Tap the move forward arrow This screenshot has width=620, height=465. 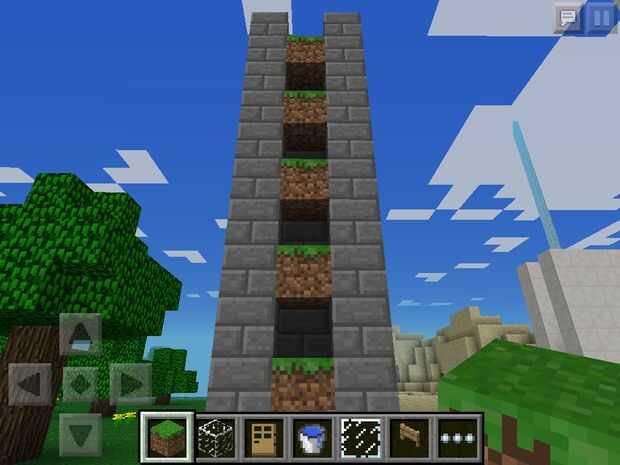click(81, 334)
